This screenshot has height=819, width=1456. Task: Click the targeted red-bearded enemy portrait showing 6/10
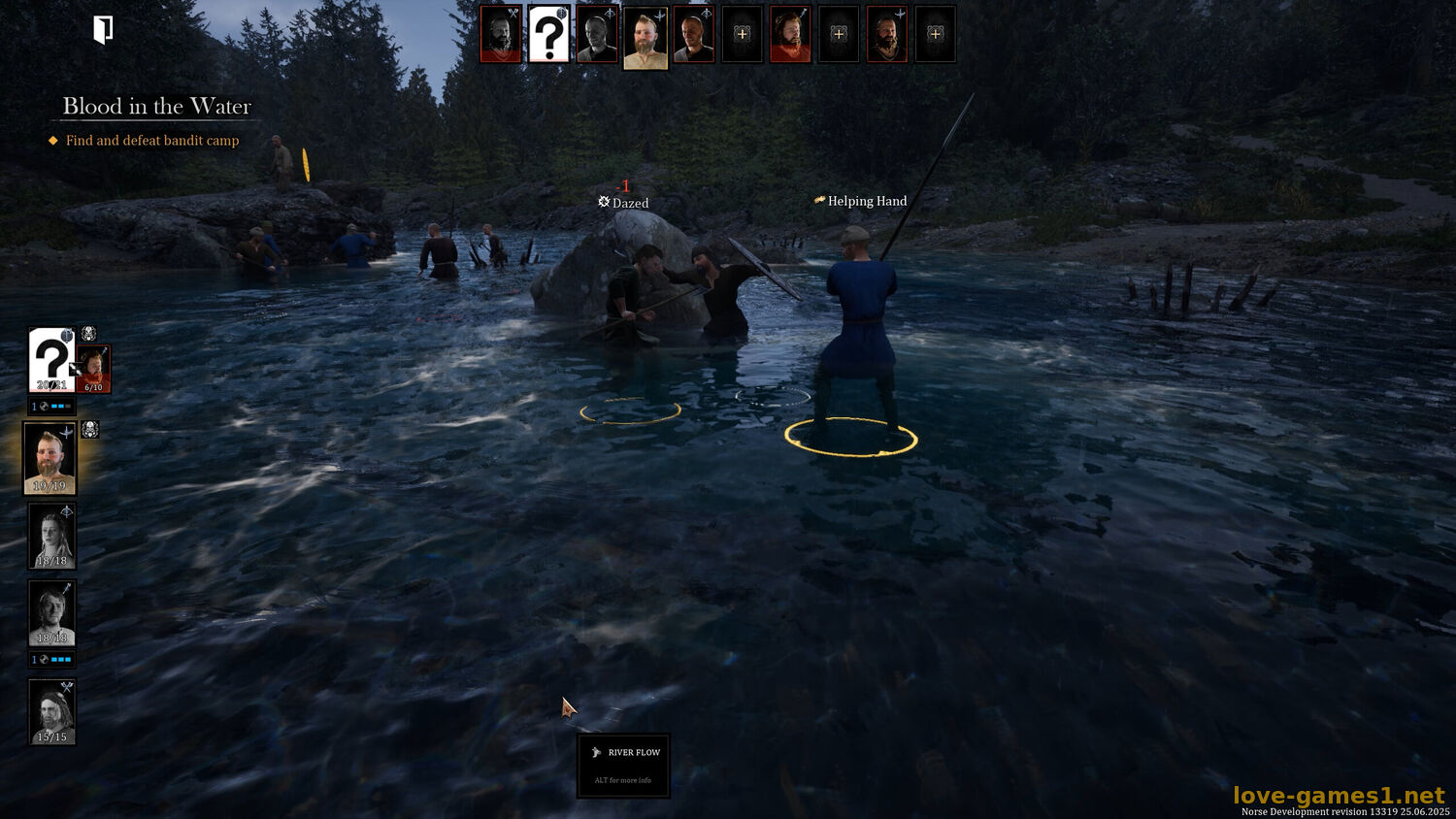(x=94, y=370)
